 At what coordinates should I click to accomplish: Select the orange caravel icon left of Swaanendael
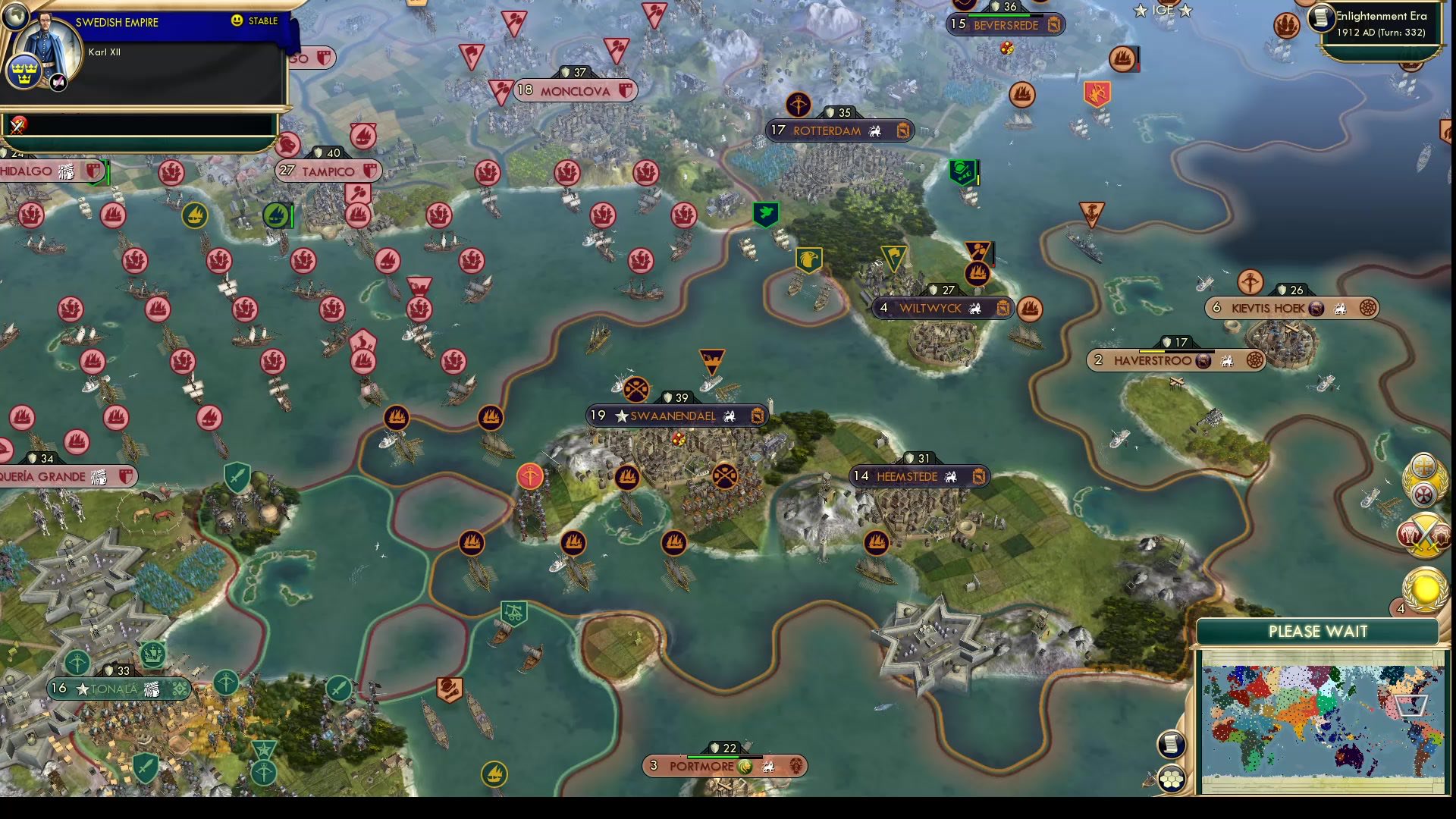[492, 418]
